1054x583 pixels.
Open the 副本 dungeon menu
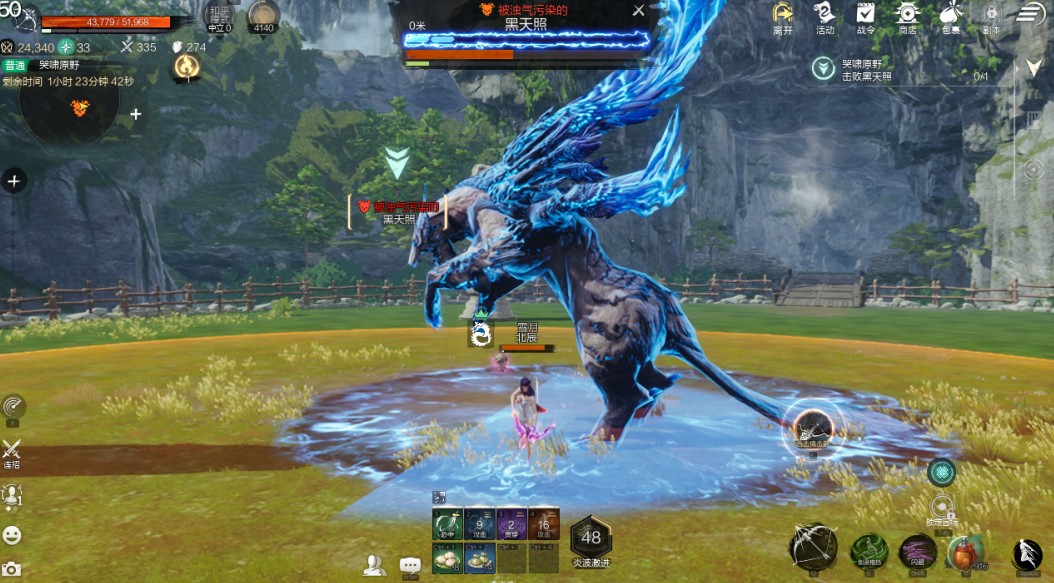click(x=990, y=16)
